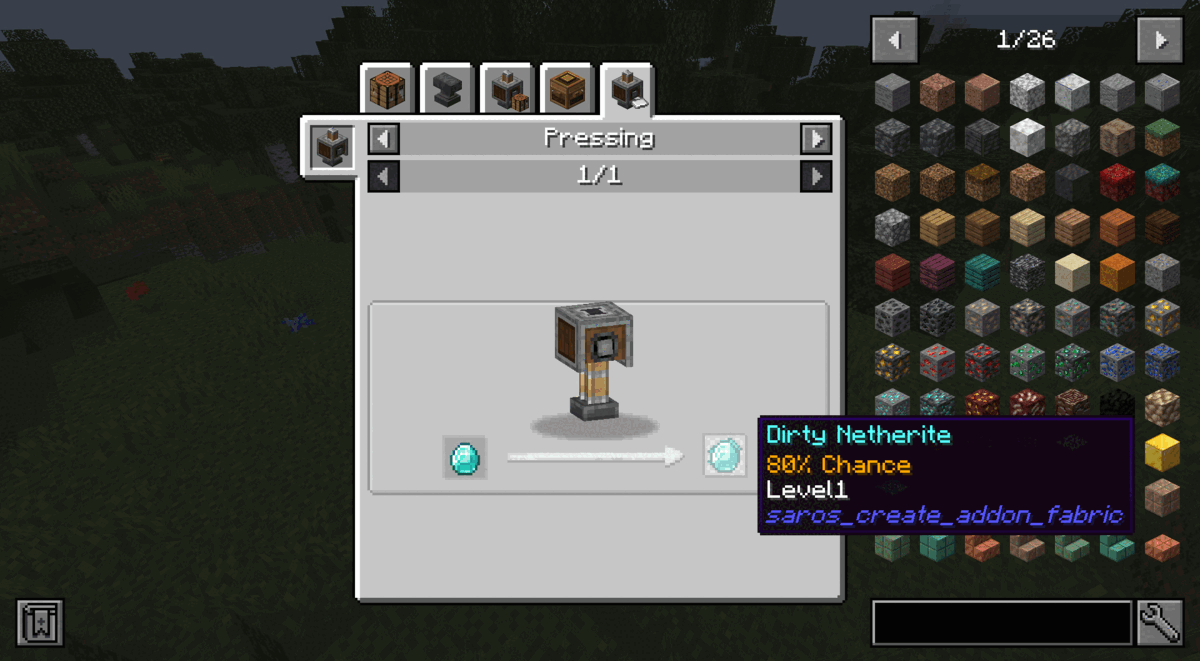Show previous page of the item list
Image resolution: width=1200 pixels, height=661 pixels.
[x=894, y=40]
